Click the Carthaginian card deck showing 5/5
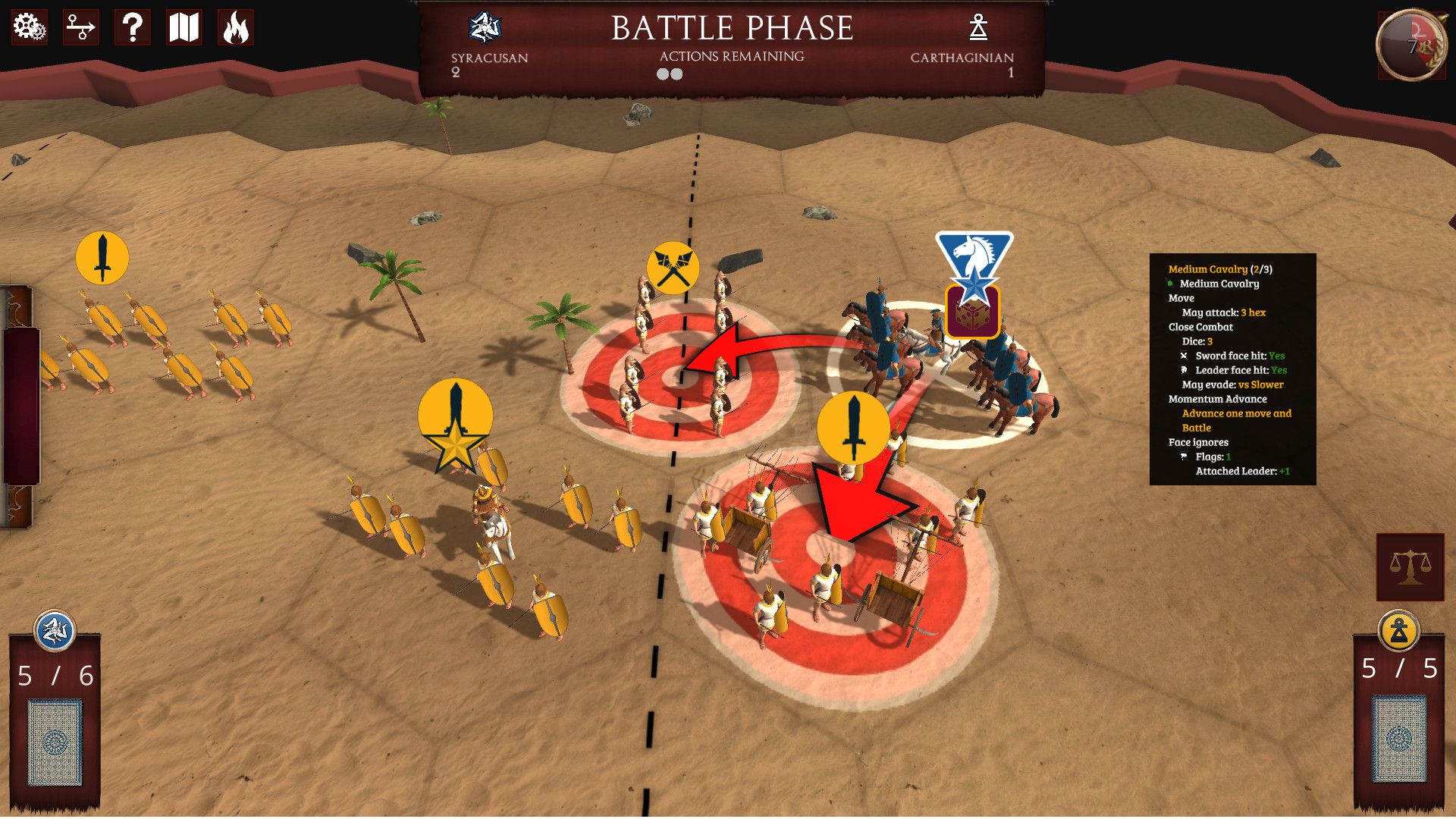This screenshot has height=819, width=1456. tap(1399, 739)
